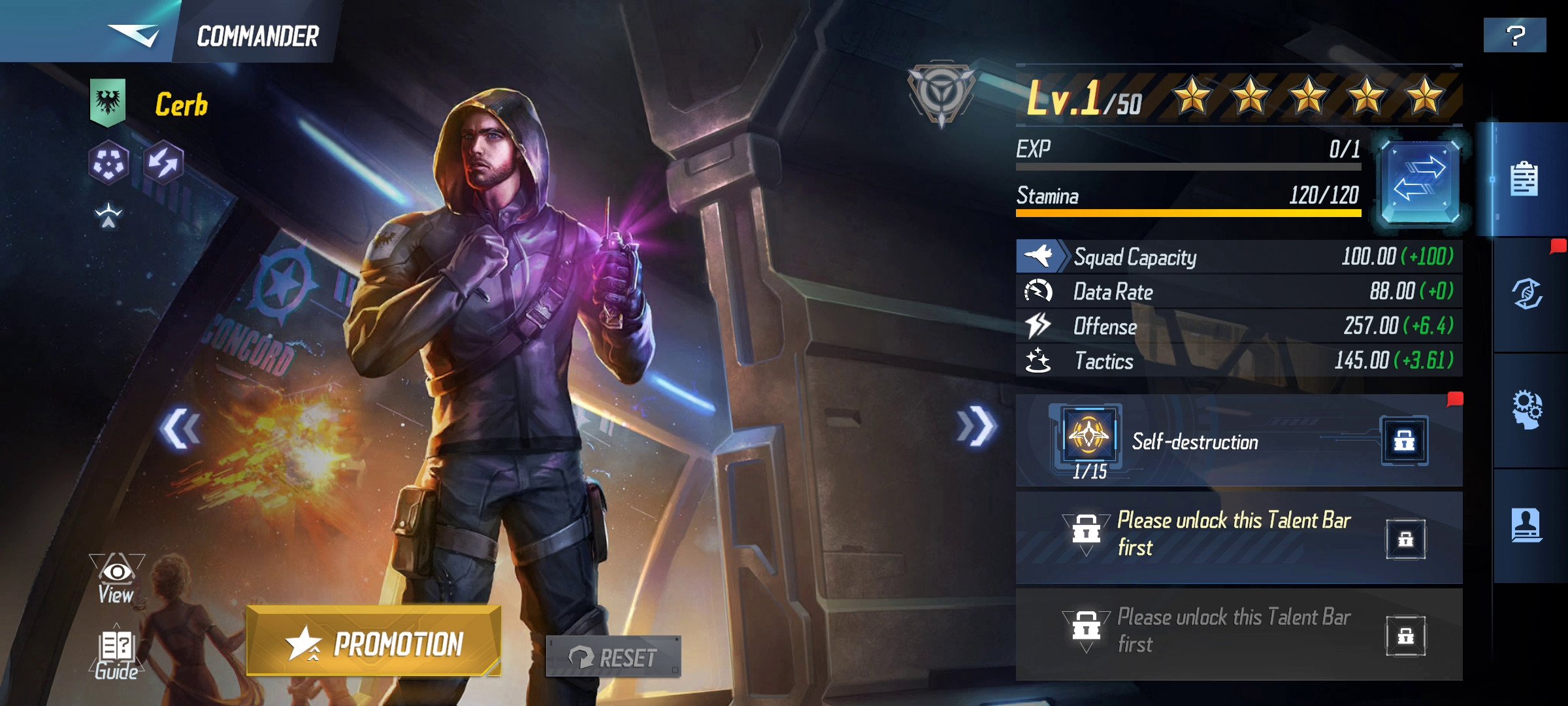Image resolution: width=1568 pixels, height=706 pixels.
Task: Go back using the arrow button beside Commander
Action: pyautogui.click(x=133, y=34)
